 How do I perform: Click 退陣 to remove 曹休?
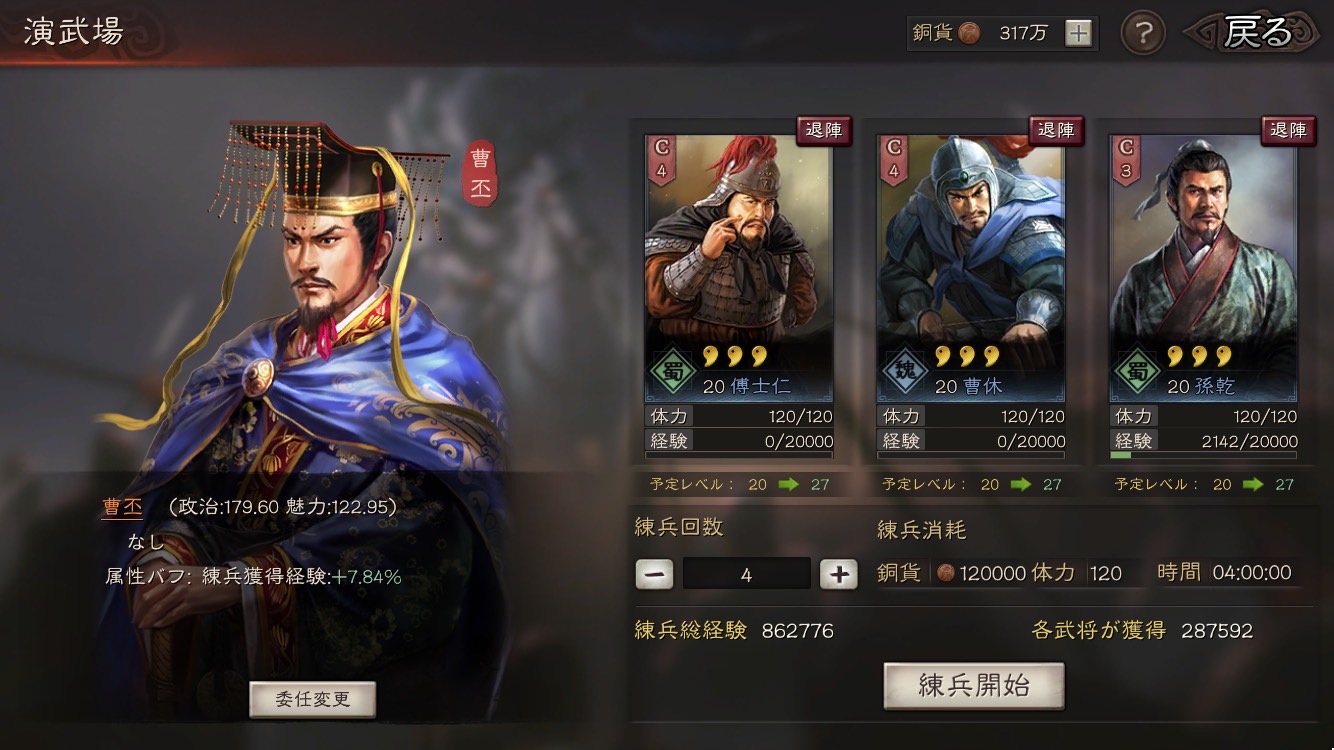1056,130
